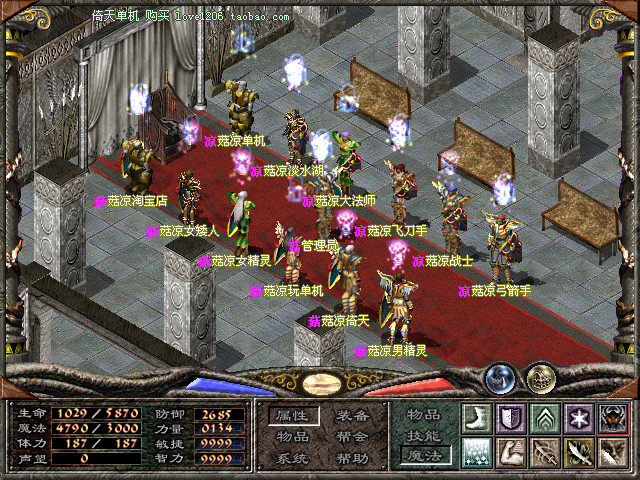Activate the flexed arm strength spell
640x480 pixels.
pos(510,452)
